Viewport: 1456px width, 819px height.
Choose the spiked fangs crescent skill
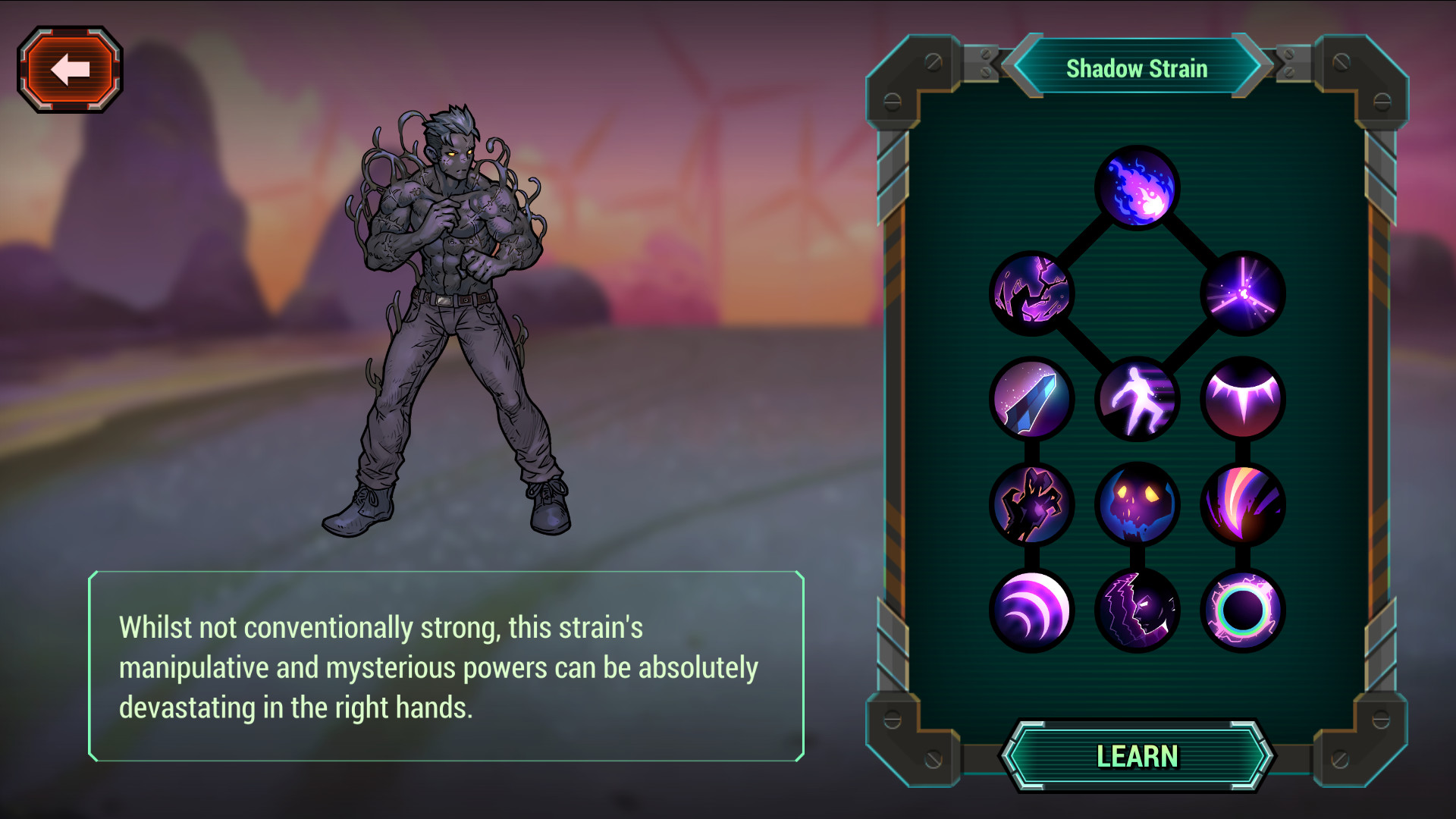coord(1242,399)
